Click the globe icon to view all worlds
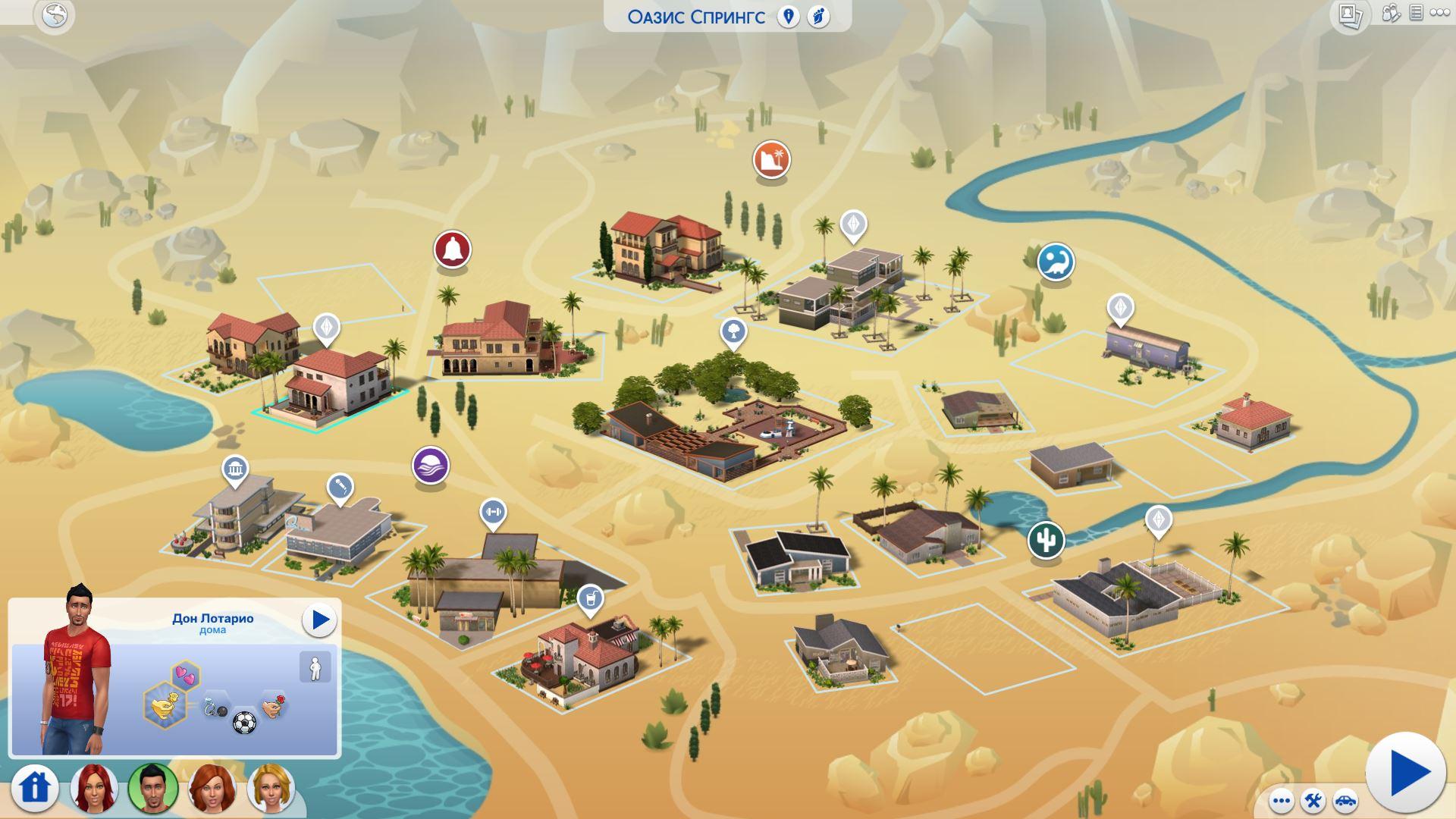Screen dimensions: 1456x819 (x=55, y=16)
